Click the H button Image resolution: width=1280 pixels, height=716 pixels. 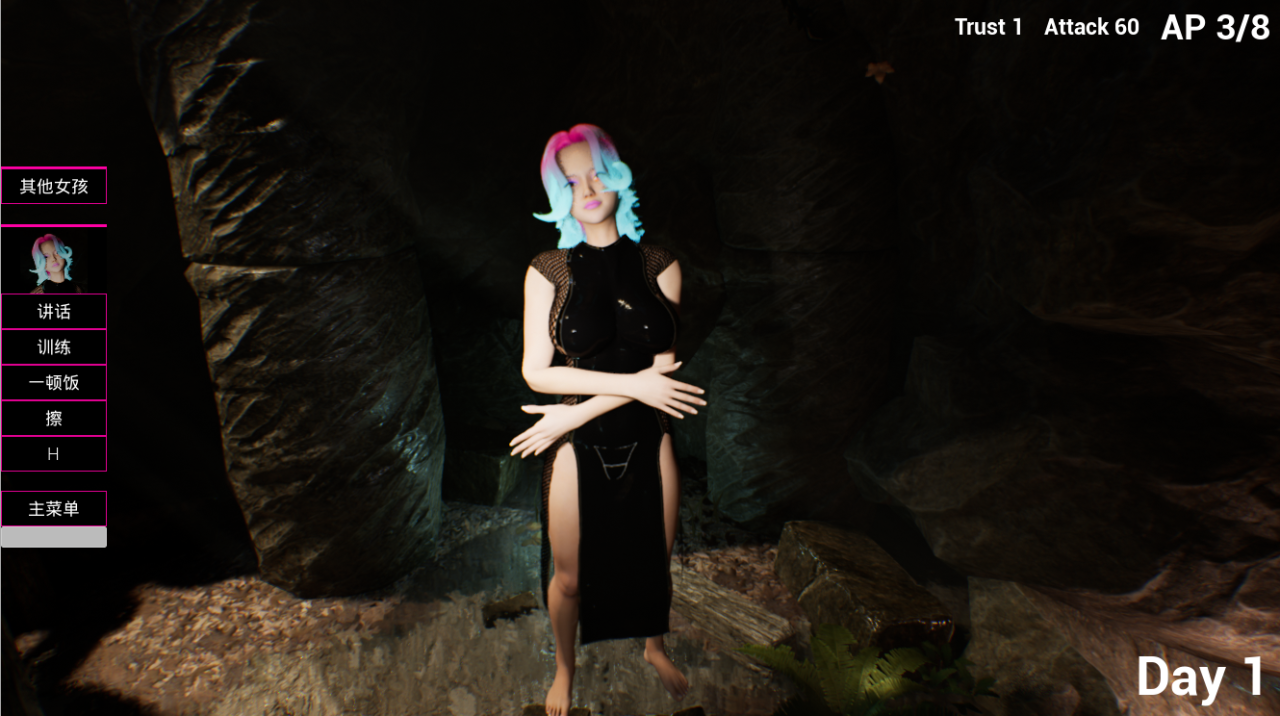(54, 454)
